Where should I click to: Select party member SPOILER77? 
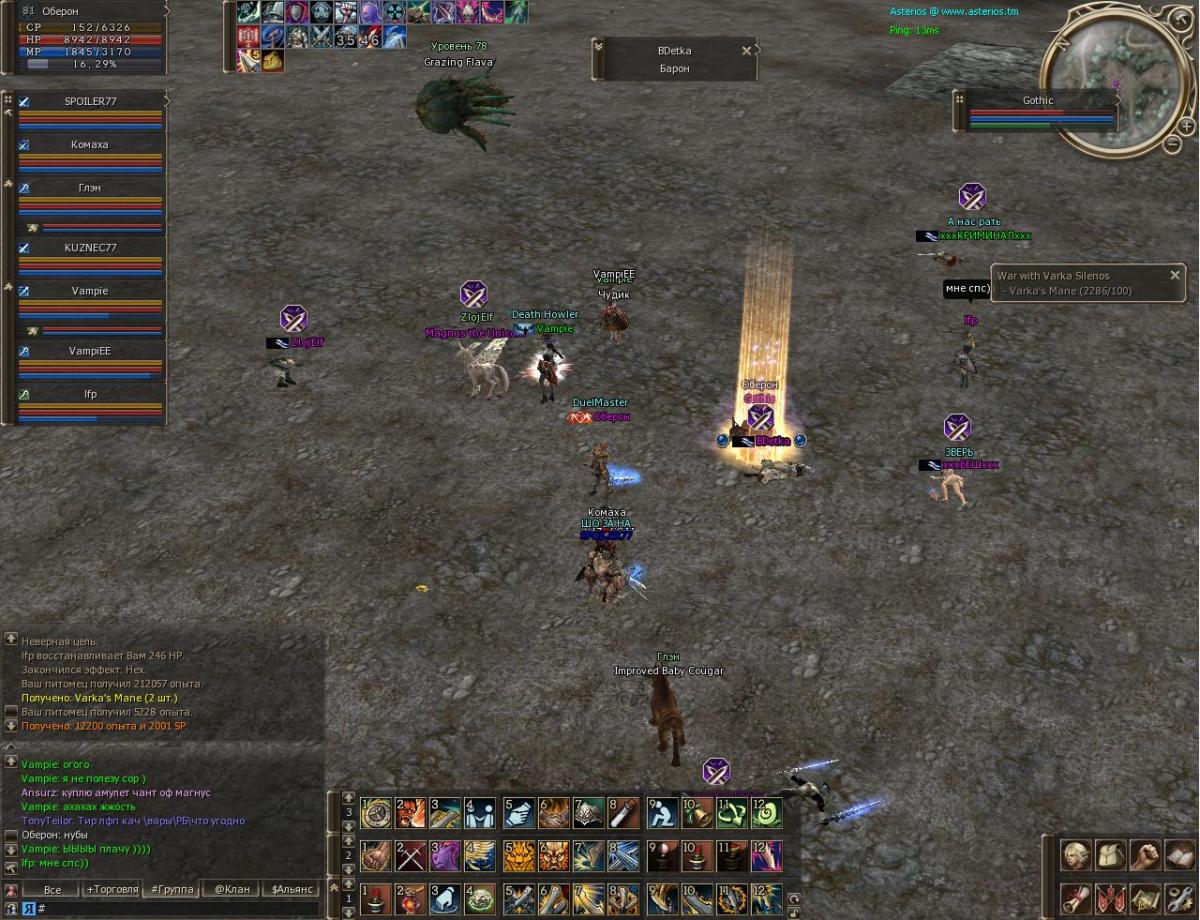click(x=90, y=102)
